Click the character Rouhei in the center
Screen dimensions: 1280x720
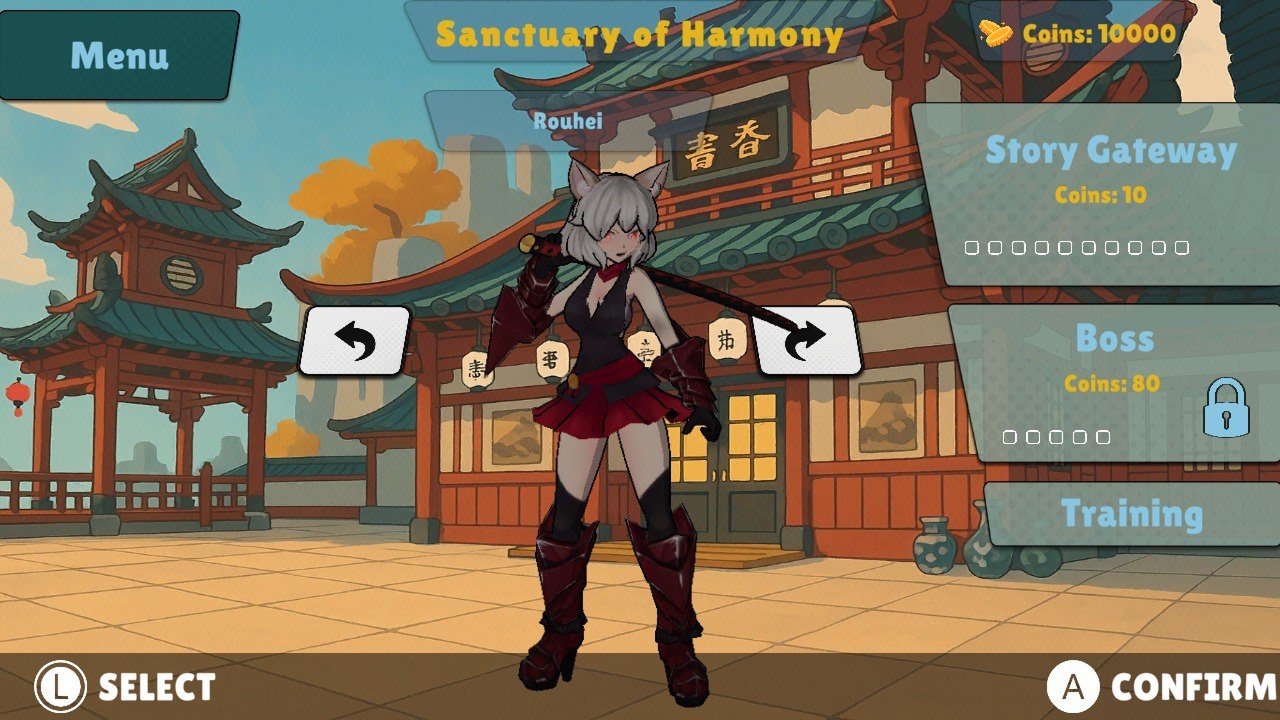click(x=610, y=400)
